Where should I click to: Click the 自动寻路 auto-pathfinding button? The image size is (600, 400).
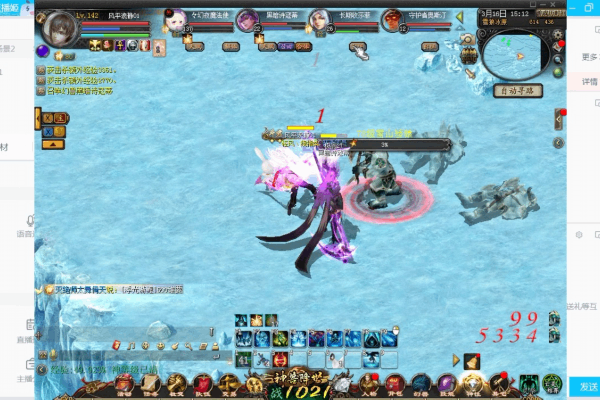pos(517,90)
